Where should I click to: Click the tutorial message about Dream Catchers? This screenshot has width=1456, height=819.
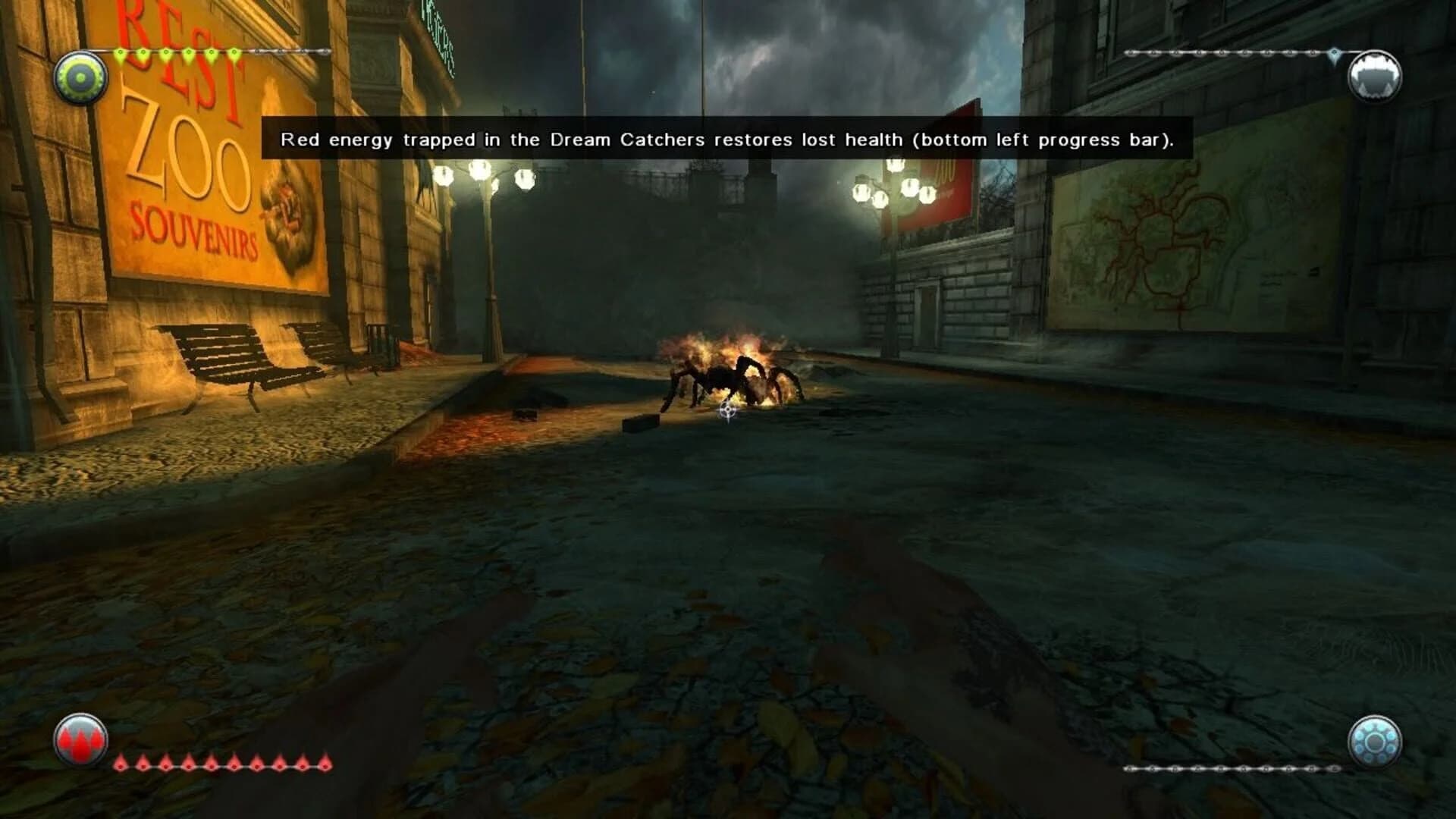(x=726, y=140)
